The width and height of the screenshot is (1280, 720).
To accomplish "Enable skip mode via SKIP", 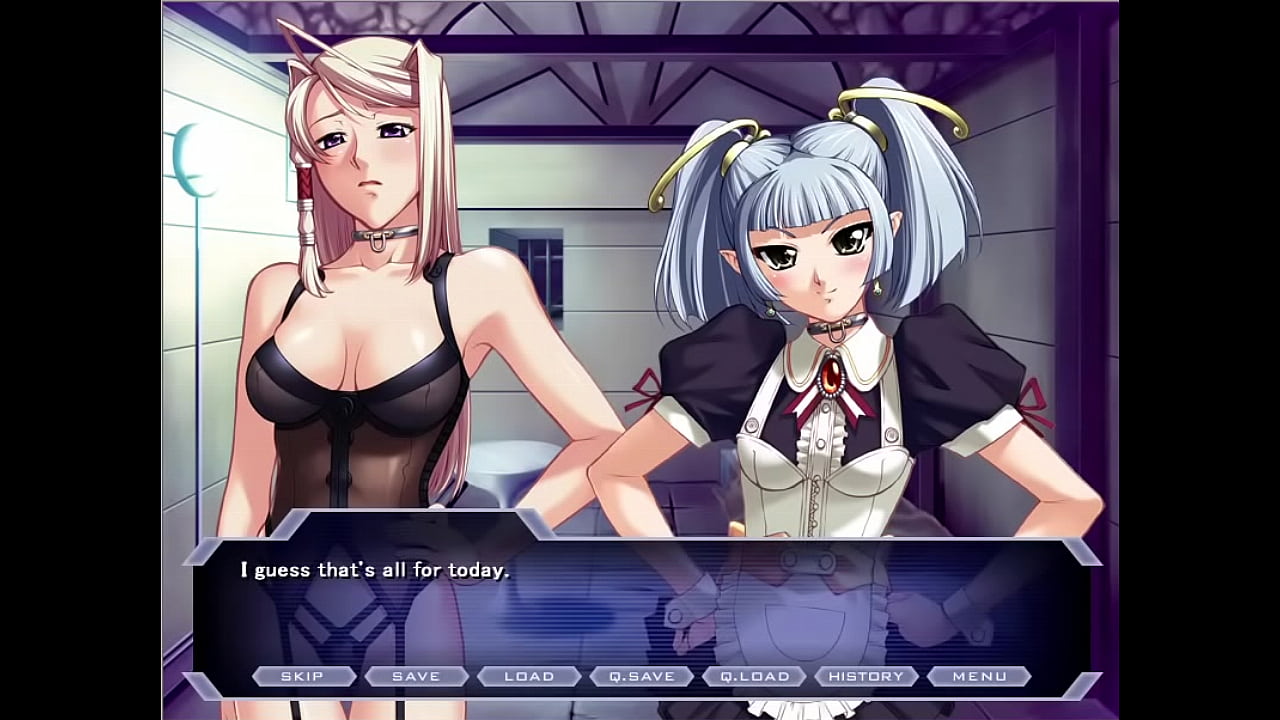I will tap(305, 676).
